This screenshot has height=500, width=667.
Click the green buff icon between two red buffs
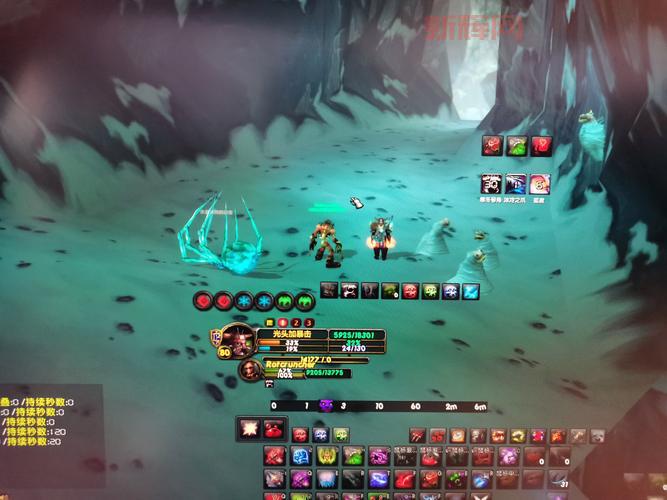[x=516, y=146]
